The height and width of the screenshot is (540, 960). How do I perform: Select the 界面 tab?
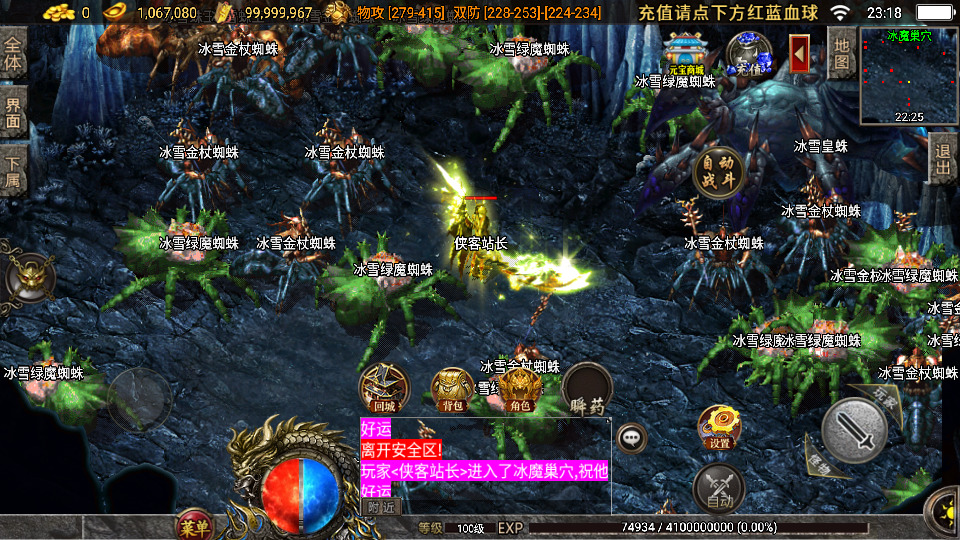13,112
